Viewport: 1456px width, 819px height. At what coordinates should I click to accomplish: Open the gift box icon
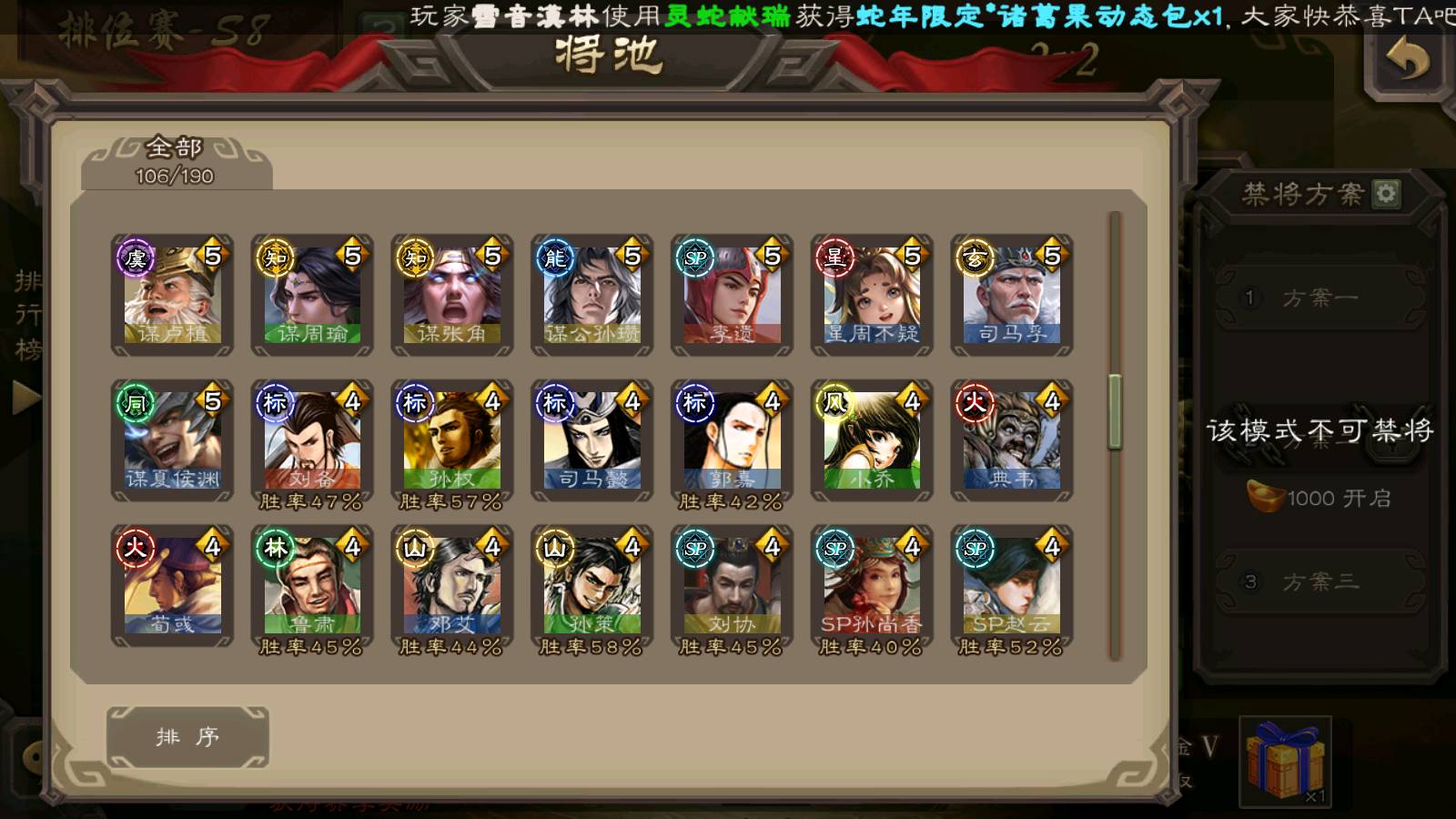[x=1285, y=761]
